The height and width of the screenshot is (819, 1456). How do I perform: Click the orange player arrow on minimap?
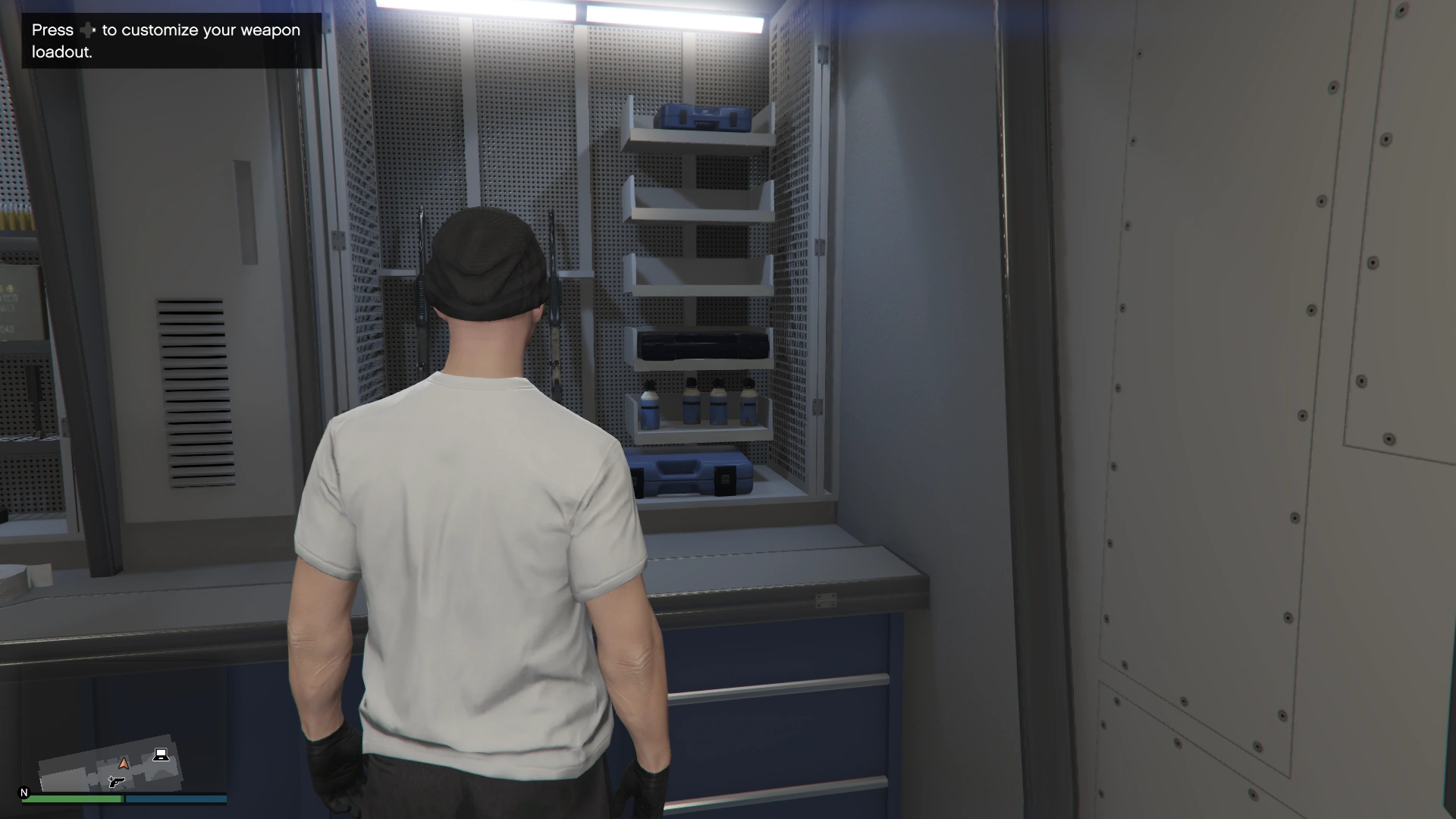click(124, 763)
